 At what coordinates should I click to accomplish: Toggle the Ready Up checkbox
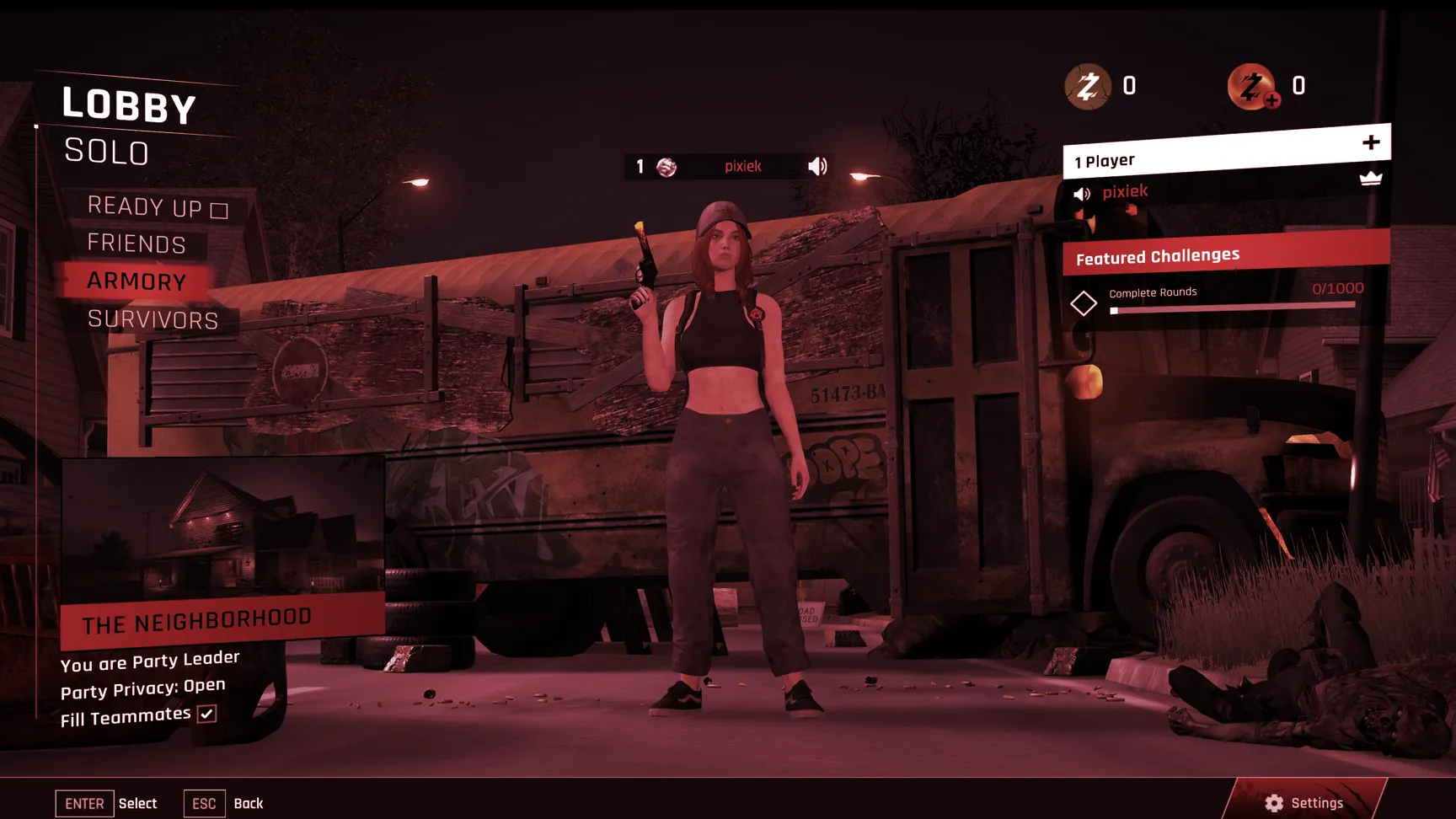coord(219,211)
